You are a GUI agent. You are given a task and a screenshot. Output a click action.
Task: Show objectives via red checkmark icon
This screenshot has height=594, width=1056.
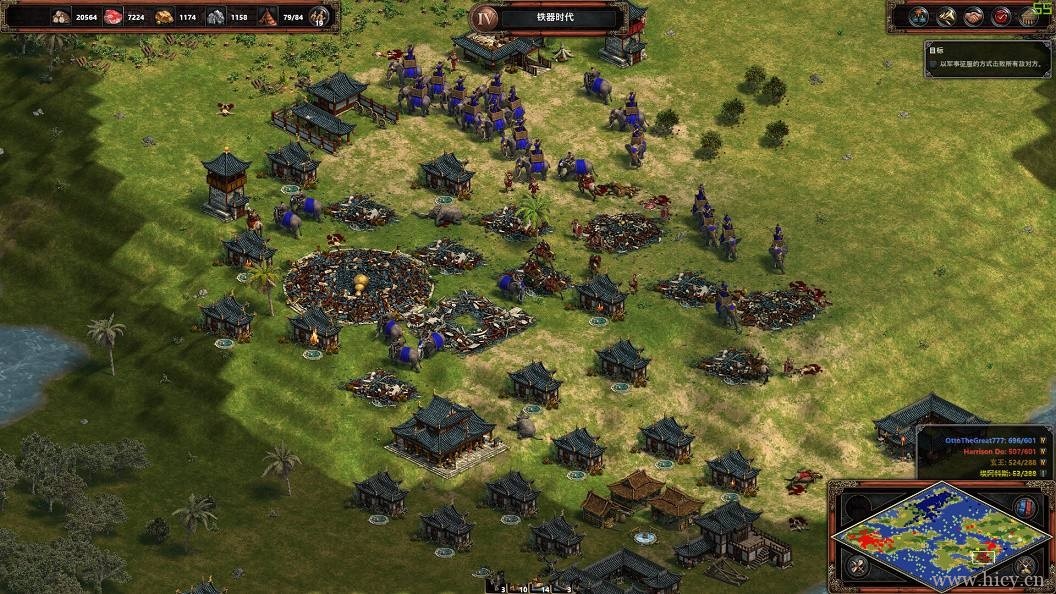[x=1001, y=17]
